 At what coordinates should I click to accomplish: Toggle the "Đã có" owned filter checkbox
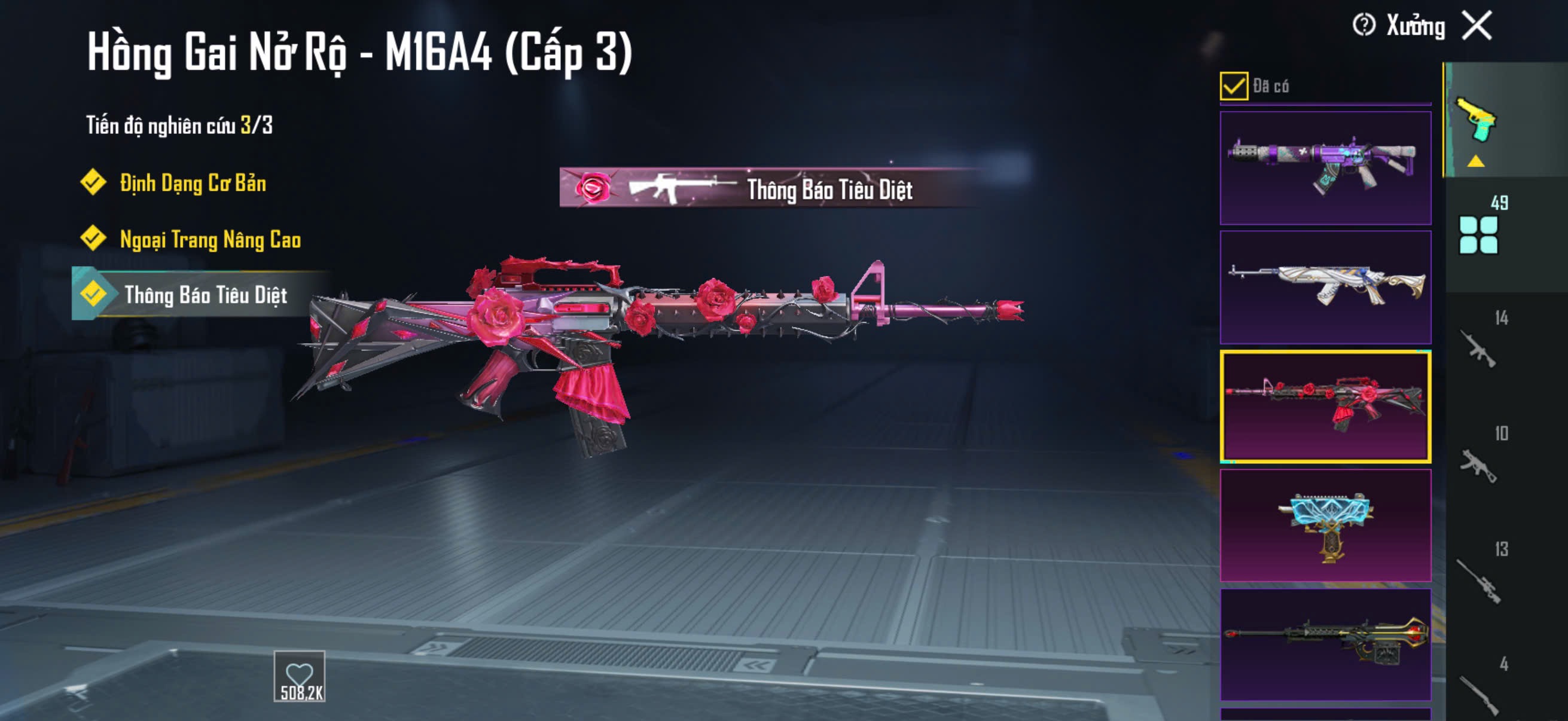[x=1233, y=85]
